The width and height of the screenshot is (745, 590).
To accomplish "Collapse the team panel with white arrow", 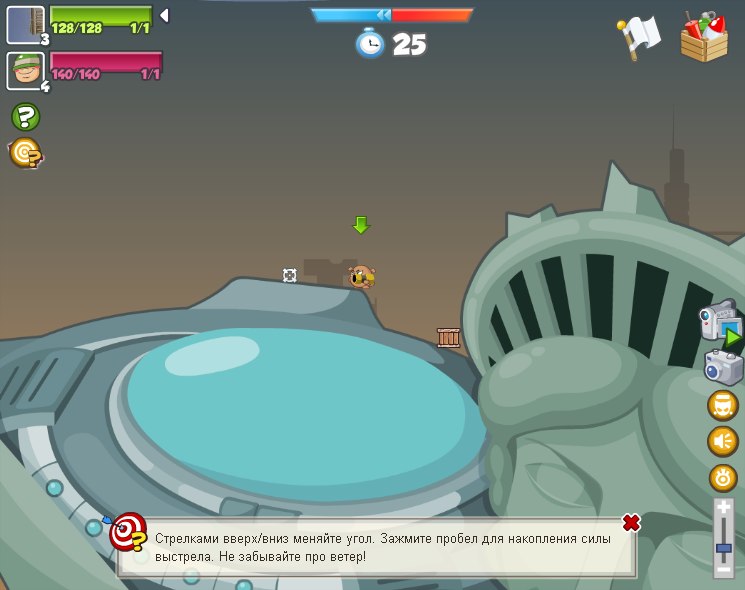I will (x=164, y=15).
